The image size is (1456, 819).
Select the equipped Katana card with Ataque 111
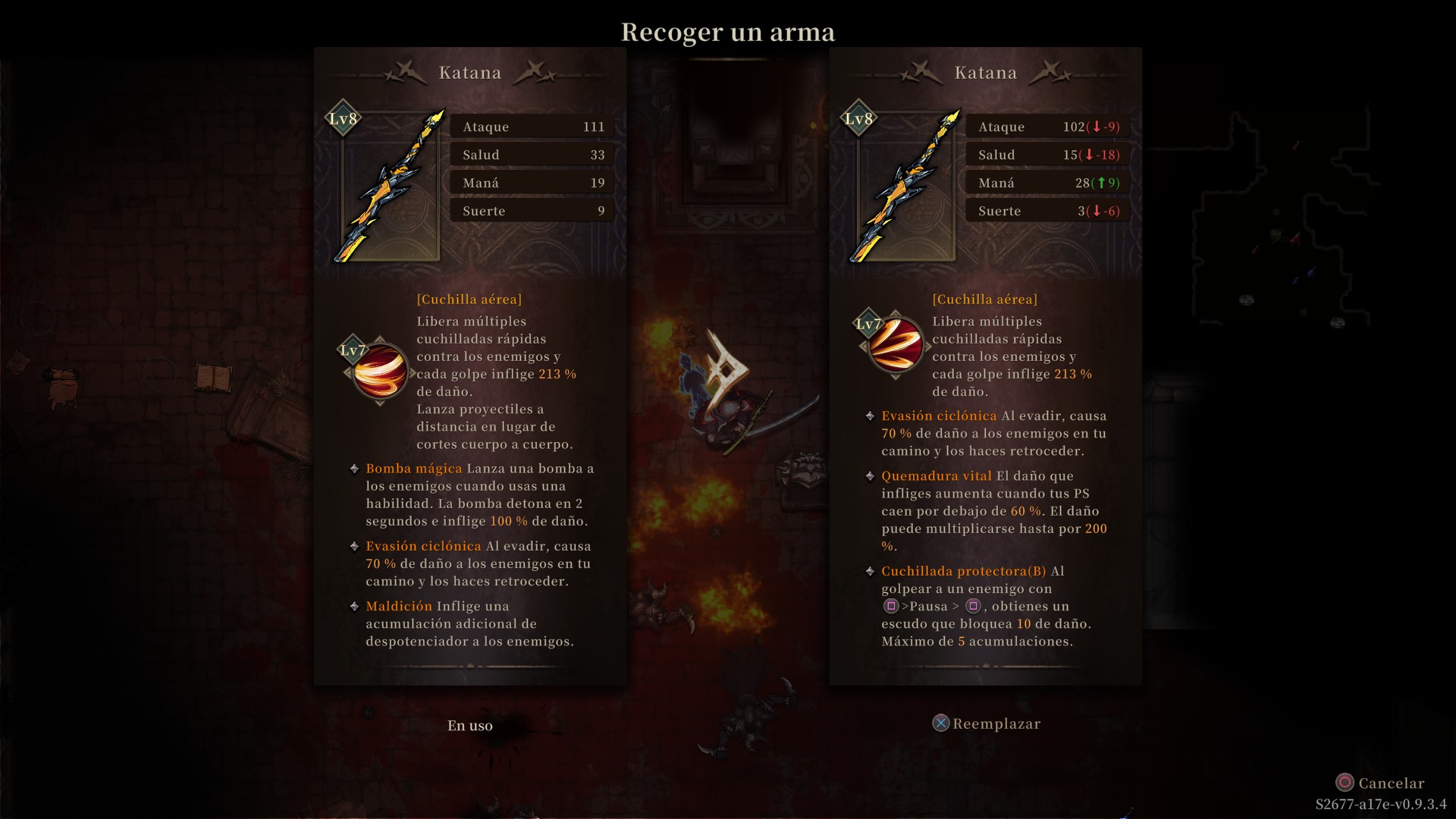469,366
